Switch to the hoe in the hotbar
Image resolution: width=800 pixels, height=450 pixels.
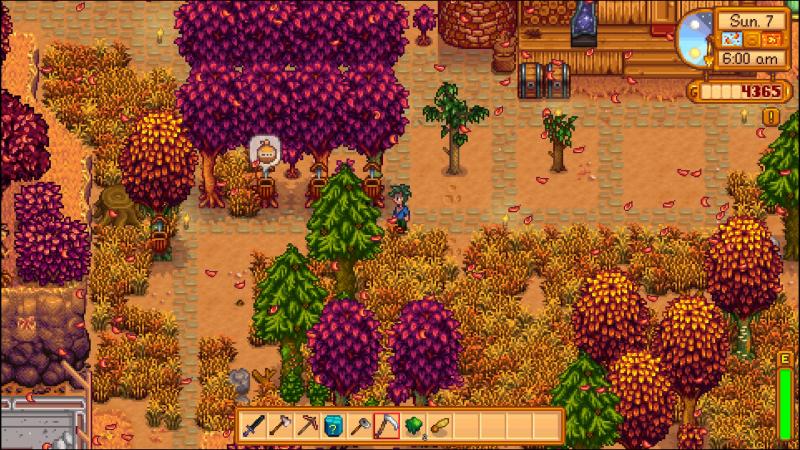pyautogui.click(x=360, y=426)
